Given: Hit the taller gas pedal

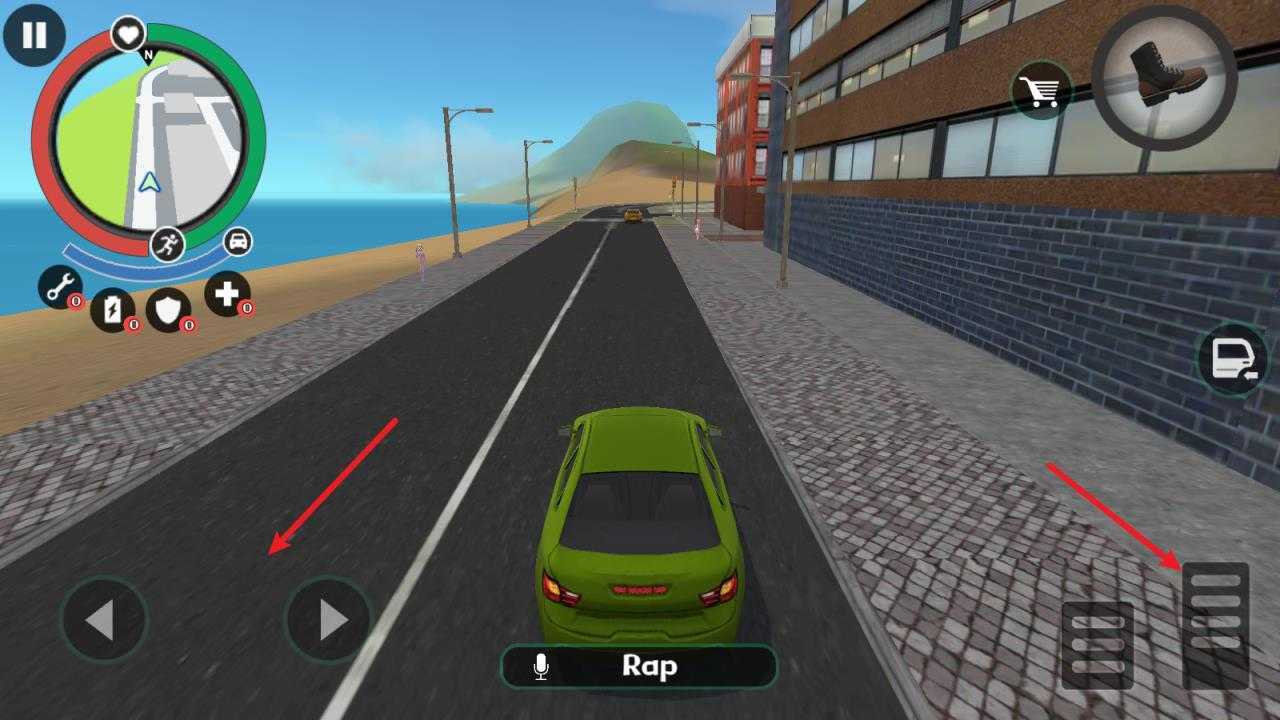Looking at the screenshot, I should coord(1216,625).
